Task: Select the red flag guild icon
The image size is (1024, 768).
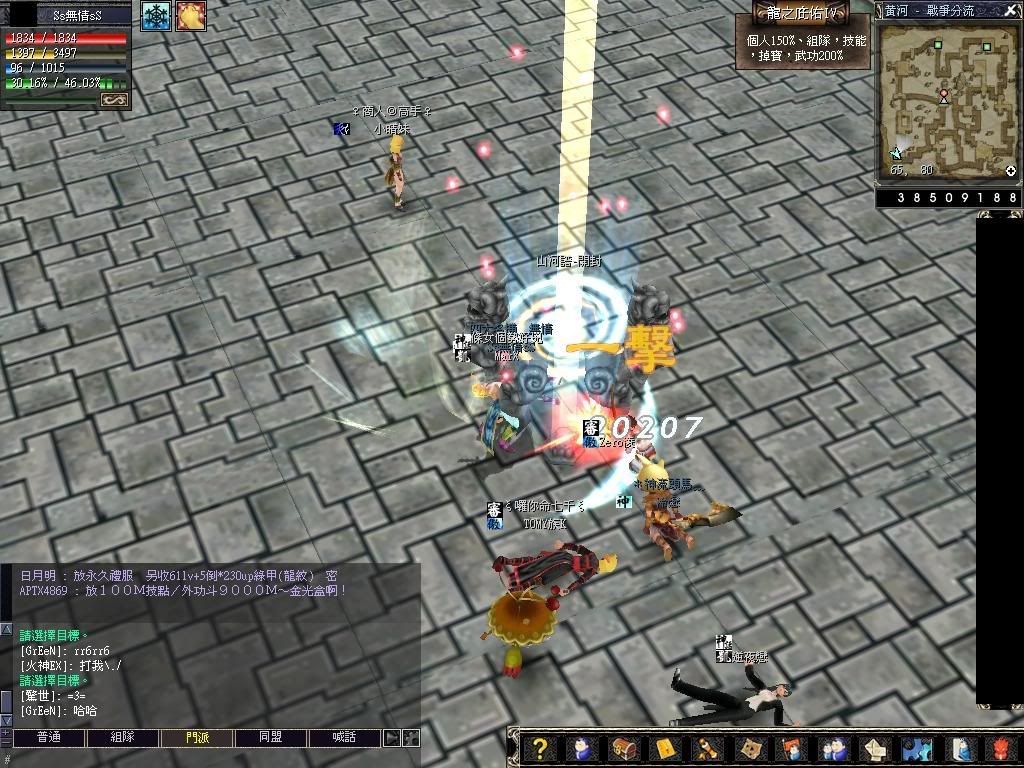Action: tap(790, 748)
